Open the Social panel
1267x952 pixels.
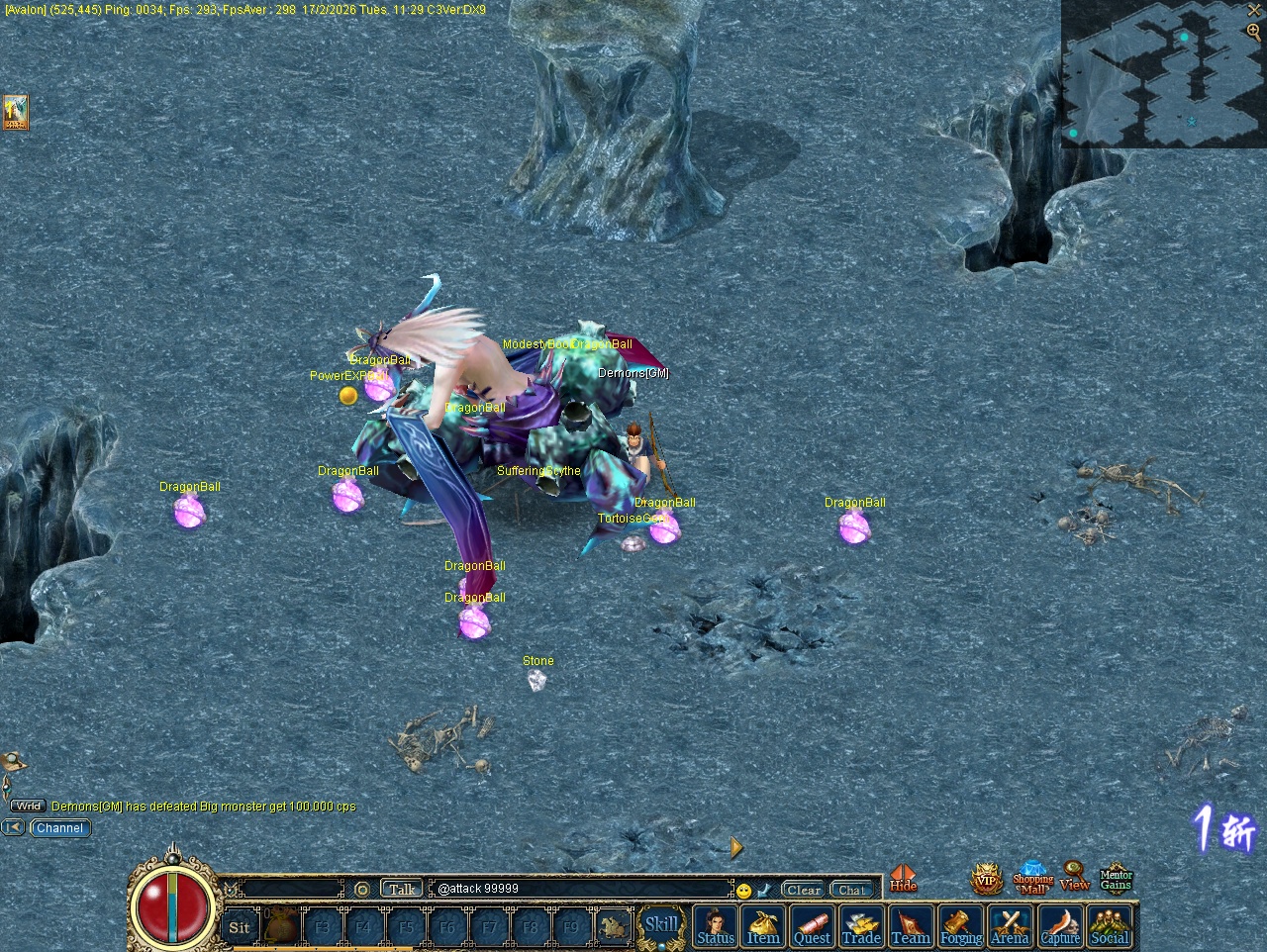click(x=1110, y=927)
